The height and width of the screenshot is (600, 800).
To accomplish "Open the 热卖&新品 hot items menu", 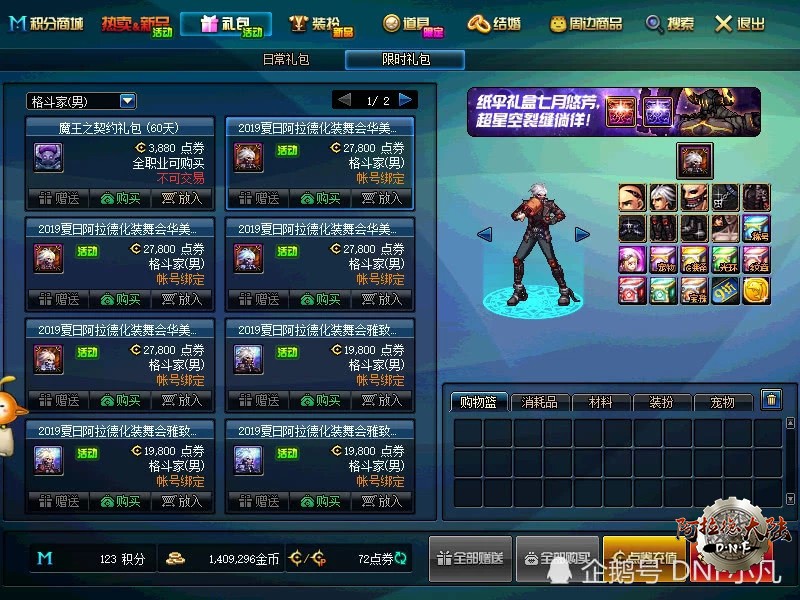I will click(137, 24).
